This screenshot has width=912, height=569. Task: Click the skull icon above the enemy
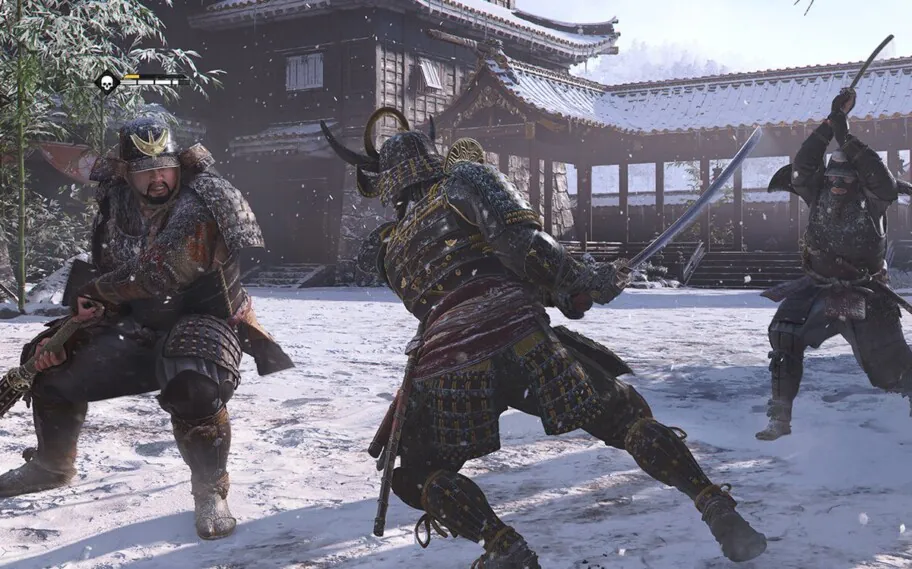tap(107, 81)
